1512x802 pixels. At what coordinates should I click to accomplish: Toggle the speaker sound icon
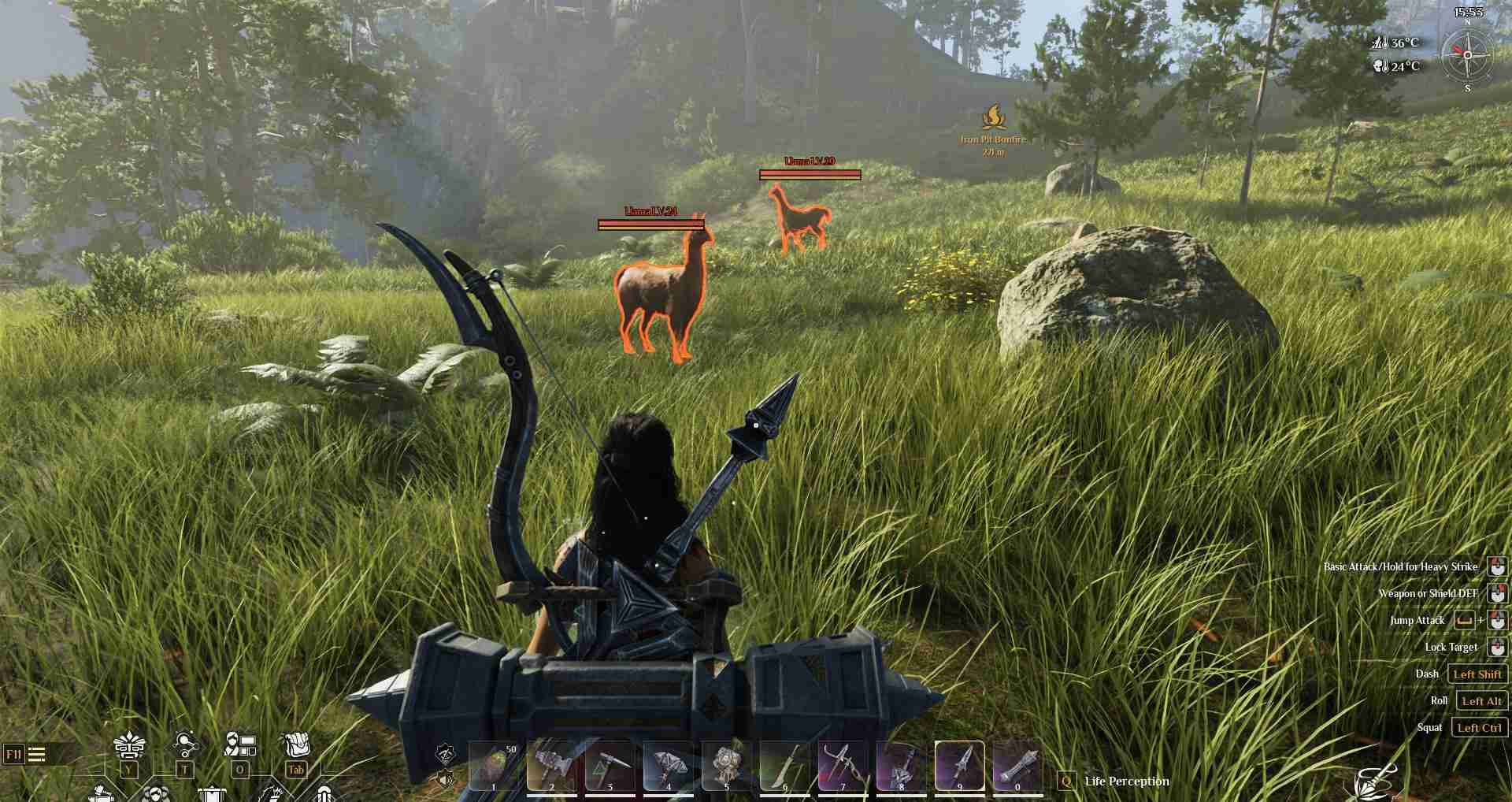(x=446, y=780)
